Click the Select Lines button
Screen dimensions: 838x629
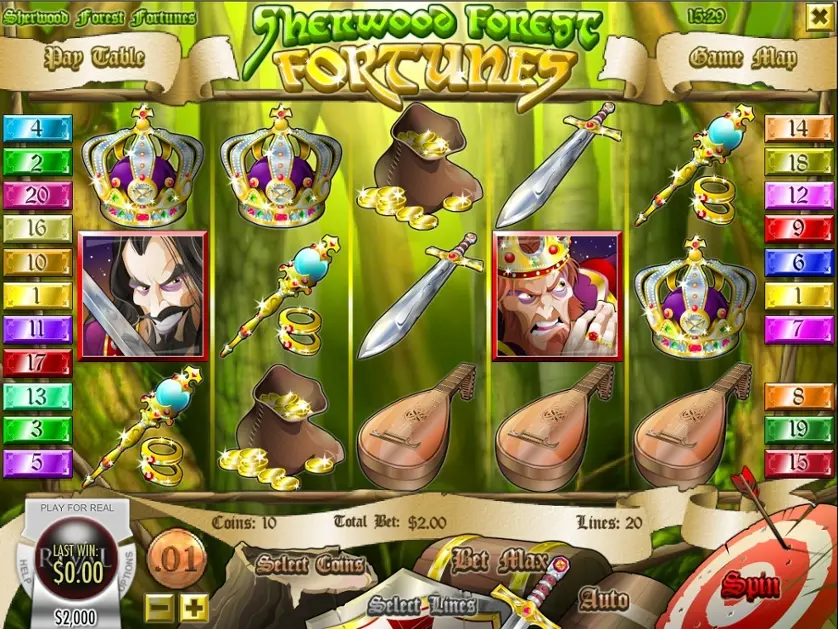coord(420,605)
